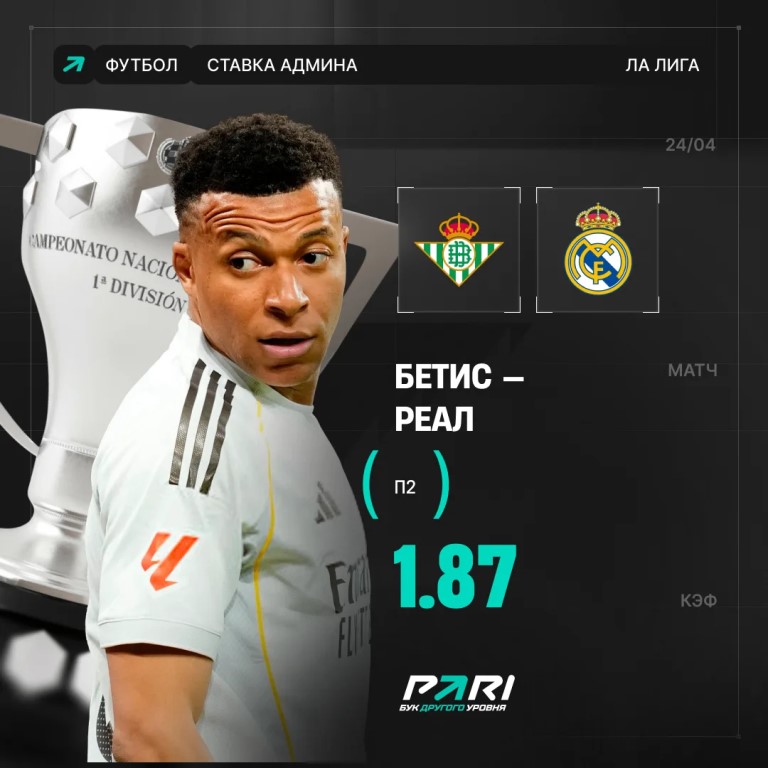This screenshot has width=768, height=768.
Task: Select the Real Betis crest tile
Action: click(459, 248)
